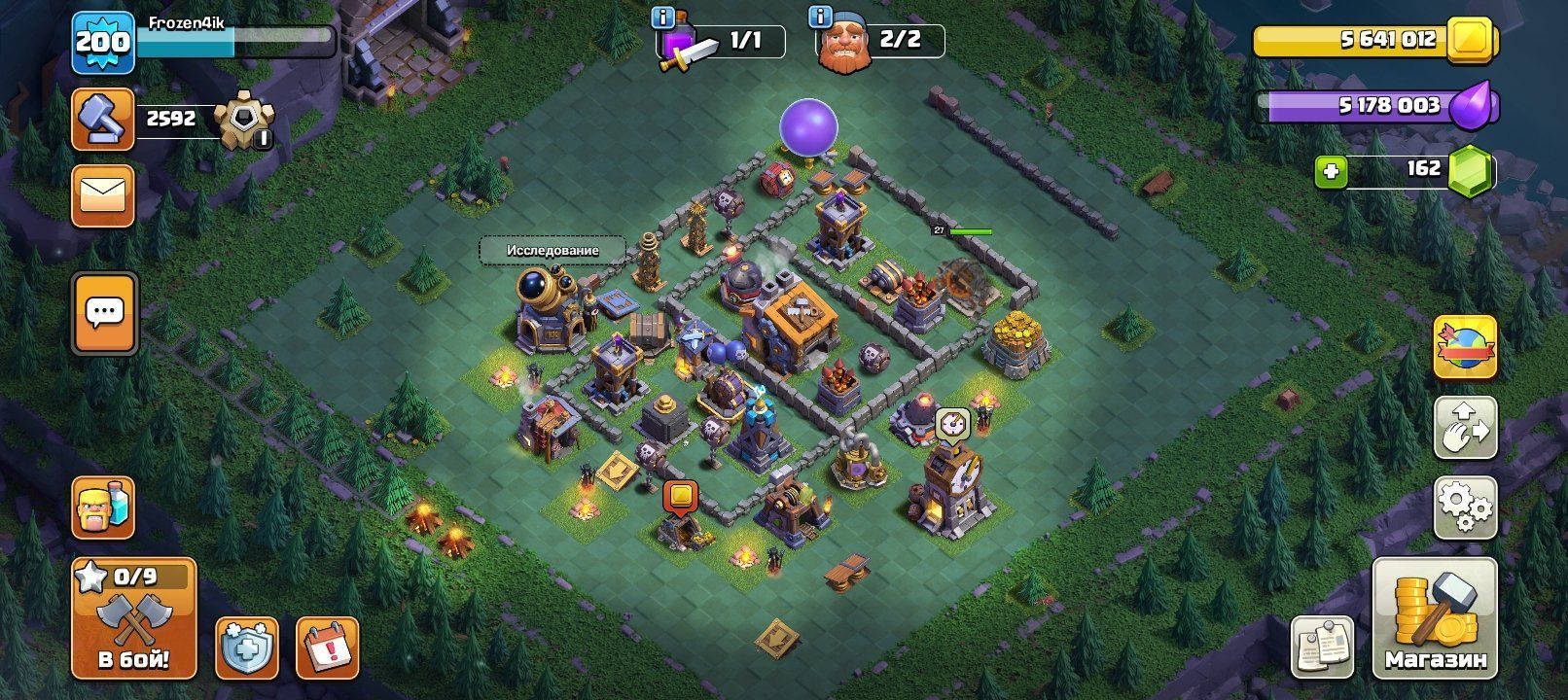Open the layout editor hand-arrows button
The height and width of the screenshot is (700, 1568).
(x=1465, y=426)
